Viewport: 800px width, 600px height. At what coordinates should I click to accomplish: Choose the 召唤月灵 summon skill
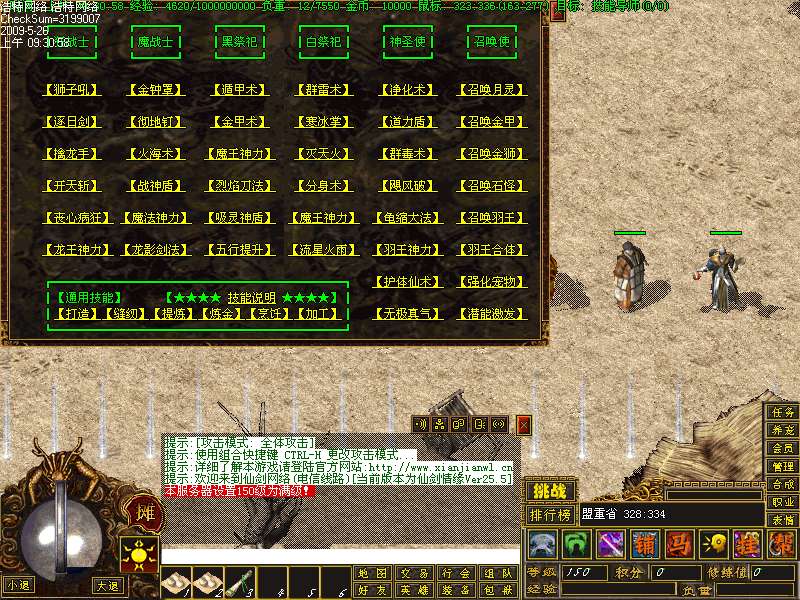click(x=492, y=90)
